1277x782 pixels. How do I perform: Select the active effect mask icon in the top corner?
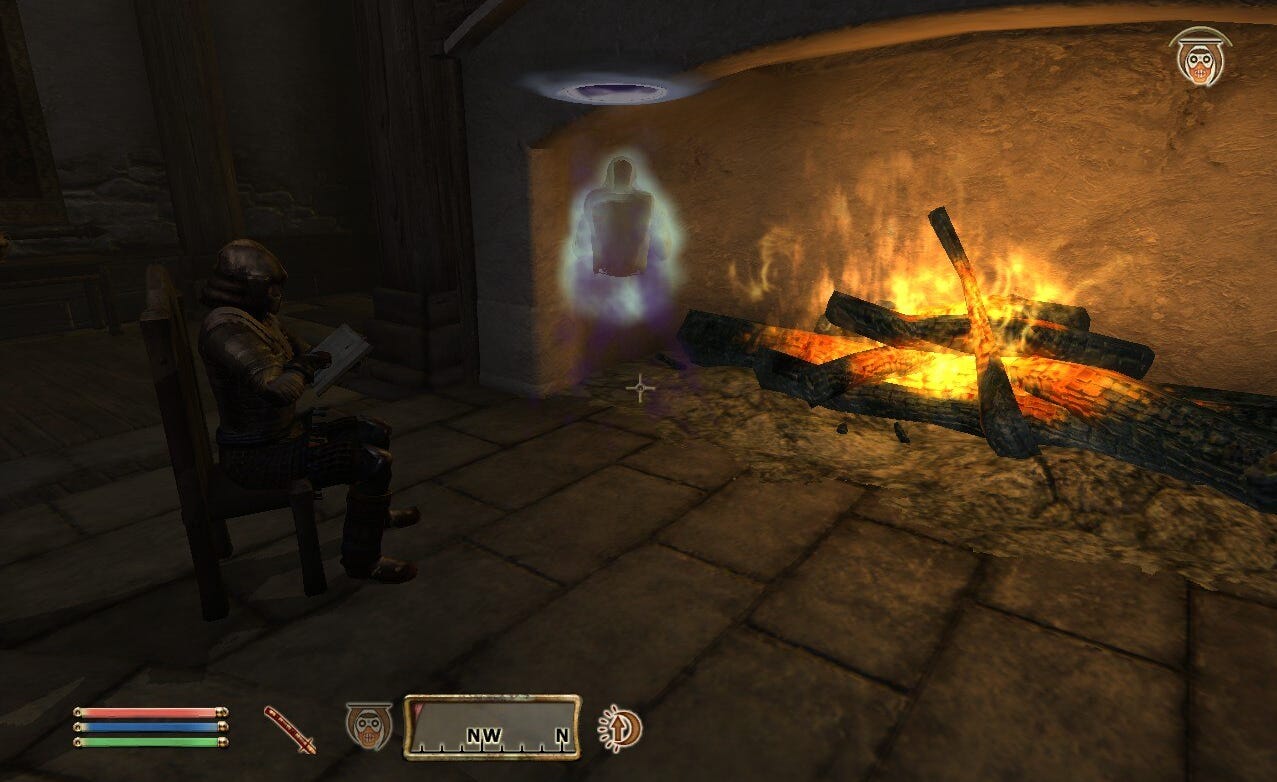1199,57
